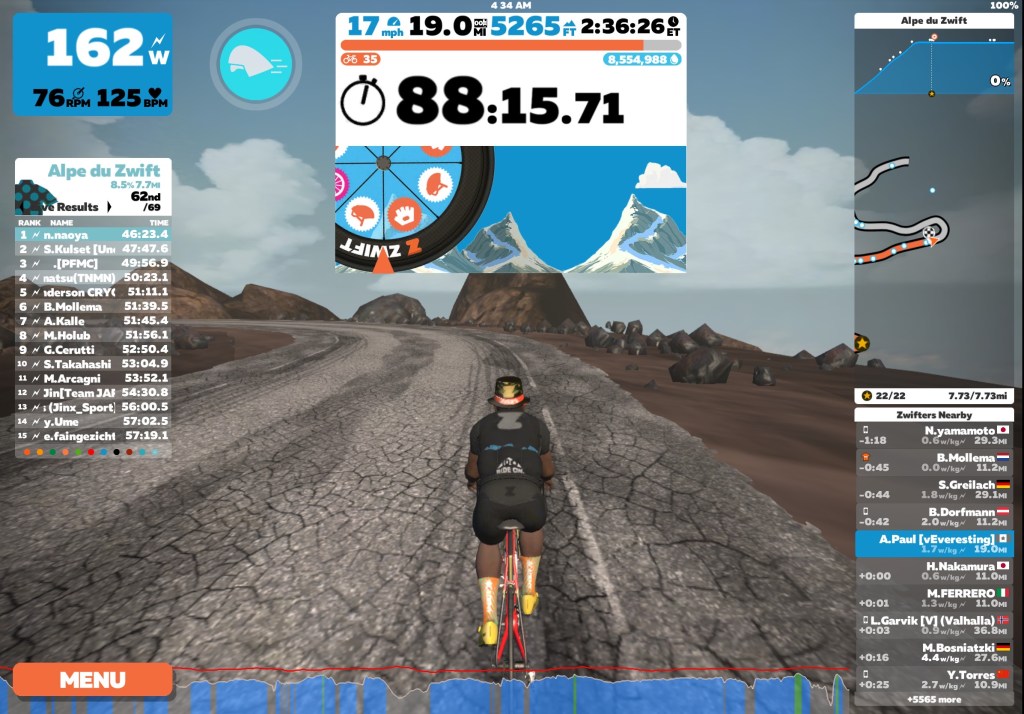Select M.FERRERO in Zwifters Nearby
This screenshot has height=714, width=1024.
[x=934, y=597]
